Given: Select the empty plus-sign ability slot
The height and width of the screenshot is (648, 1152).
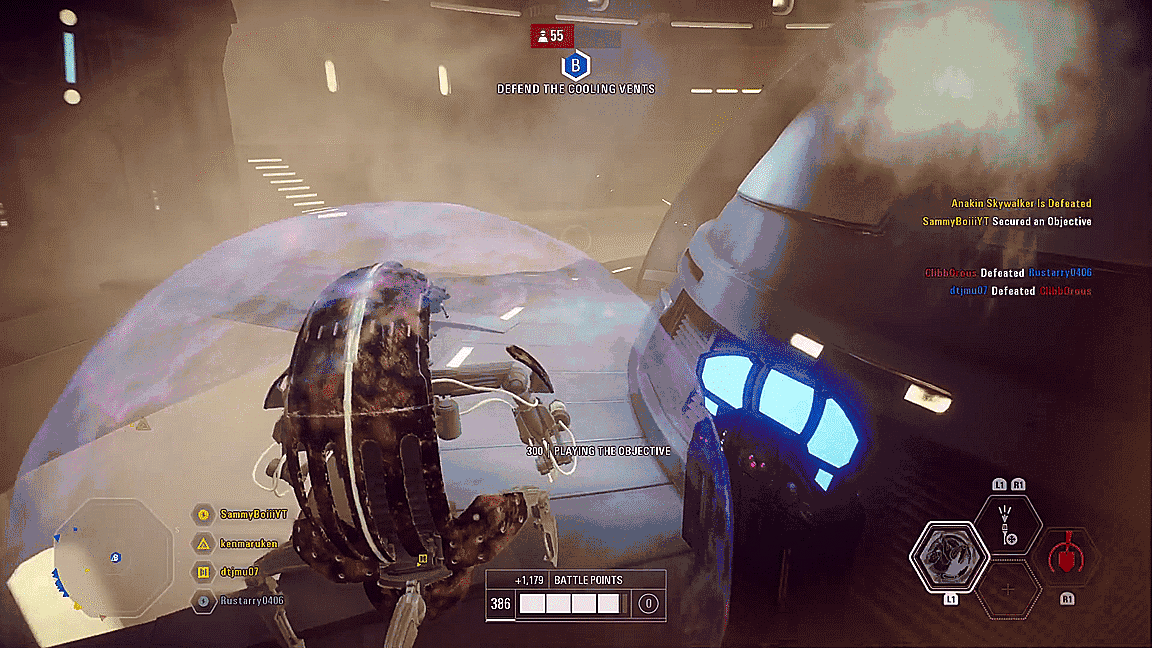Looking at the screenshot, I should [1007, 590].
